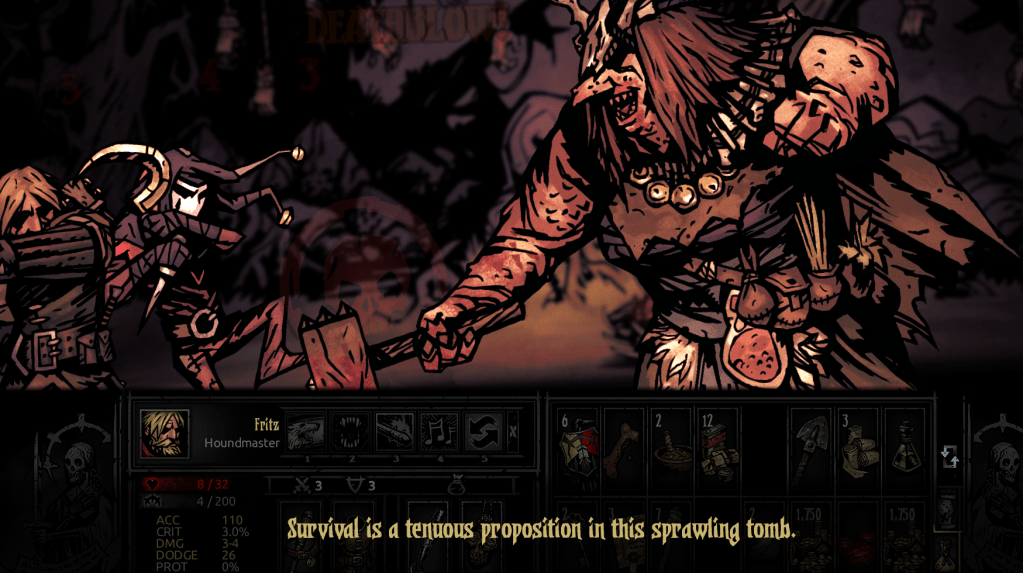
Task: Select the pass turn X button
Action: pyautogui.click(x=513, y=432)
